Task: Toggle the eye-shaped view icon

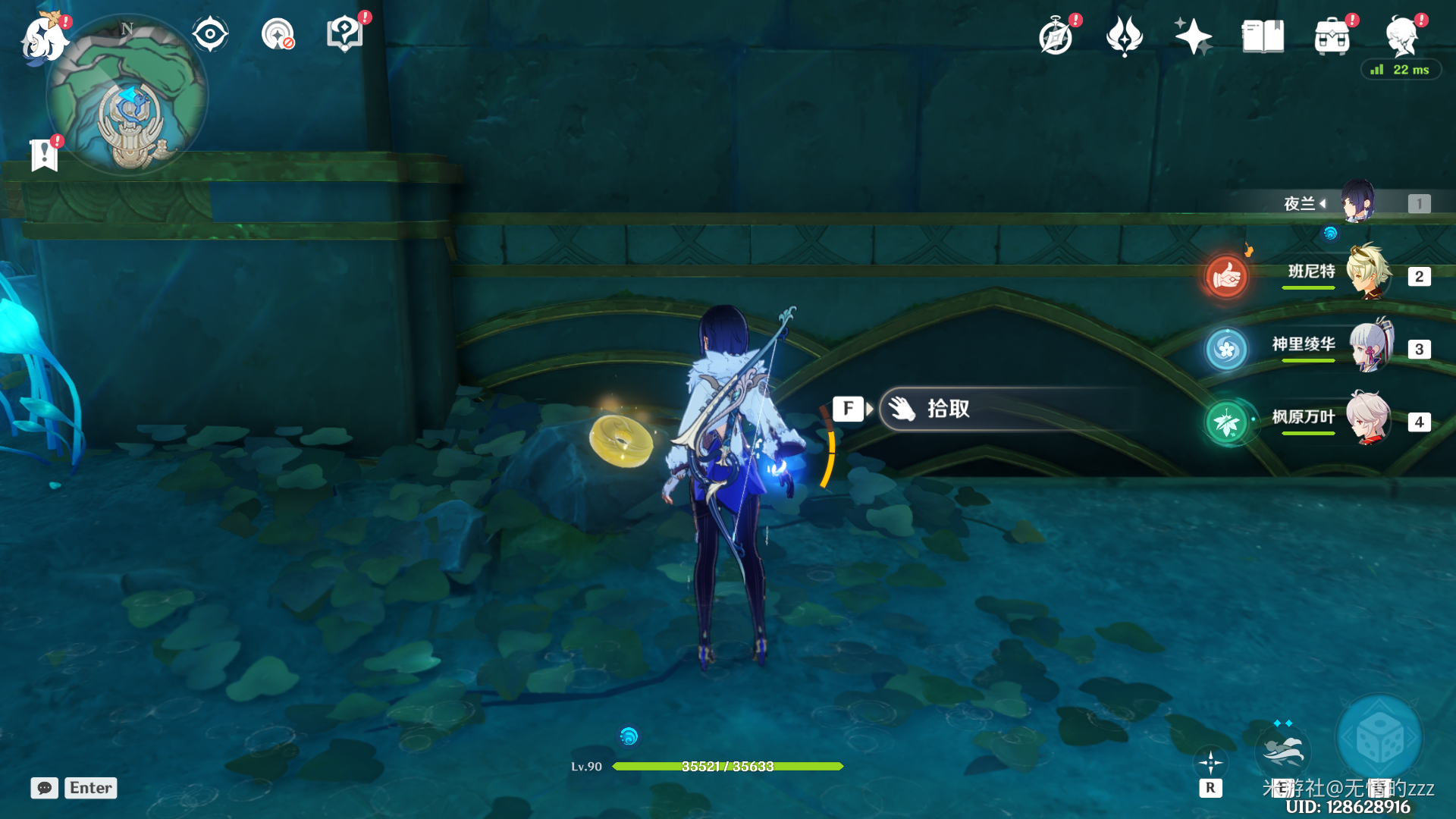Action: [x=210, y=35]
